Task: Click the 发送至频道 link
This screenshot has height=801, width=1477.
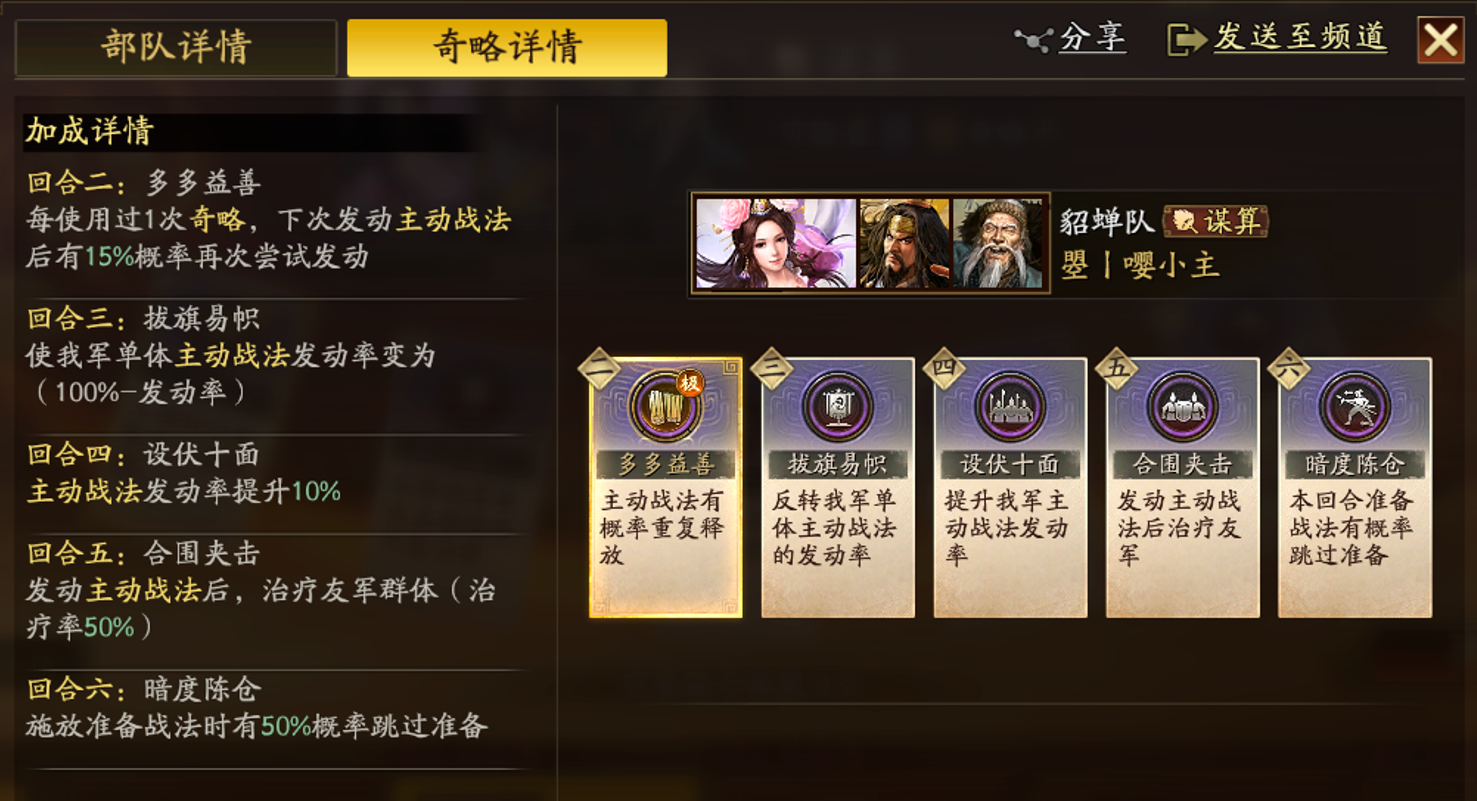Action: coord(1297,38)
